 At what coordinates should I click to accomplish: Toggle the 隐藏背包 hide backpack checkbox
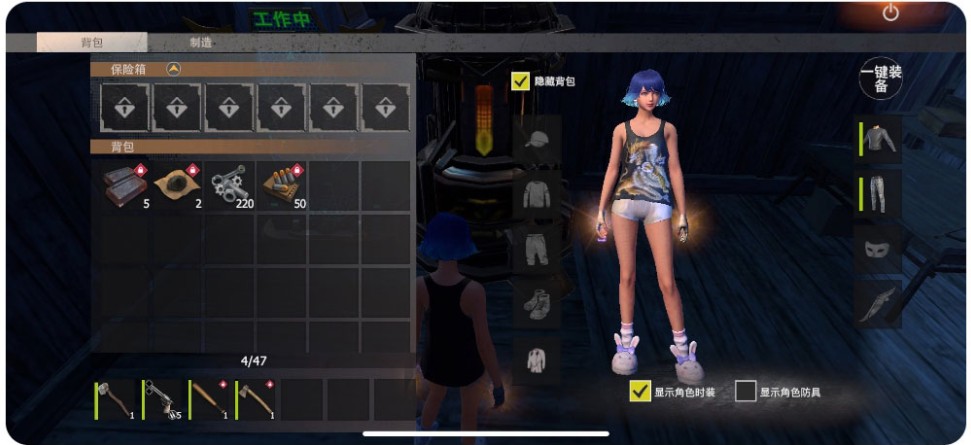click(x=520, y=81)
